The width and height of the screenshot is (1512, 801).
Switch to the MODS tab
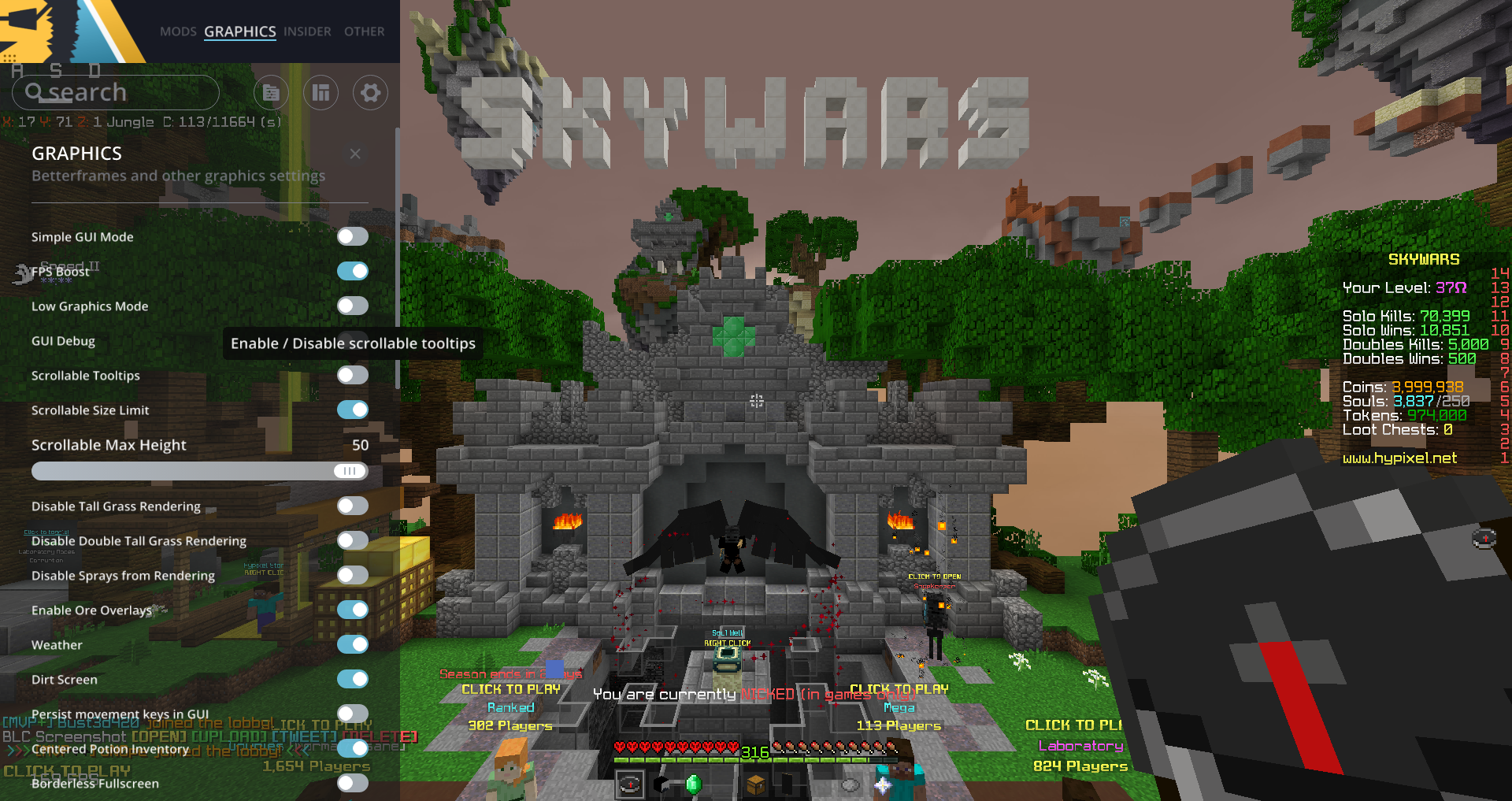click(x=178, y=32)
